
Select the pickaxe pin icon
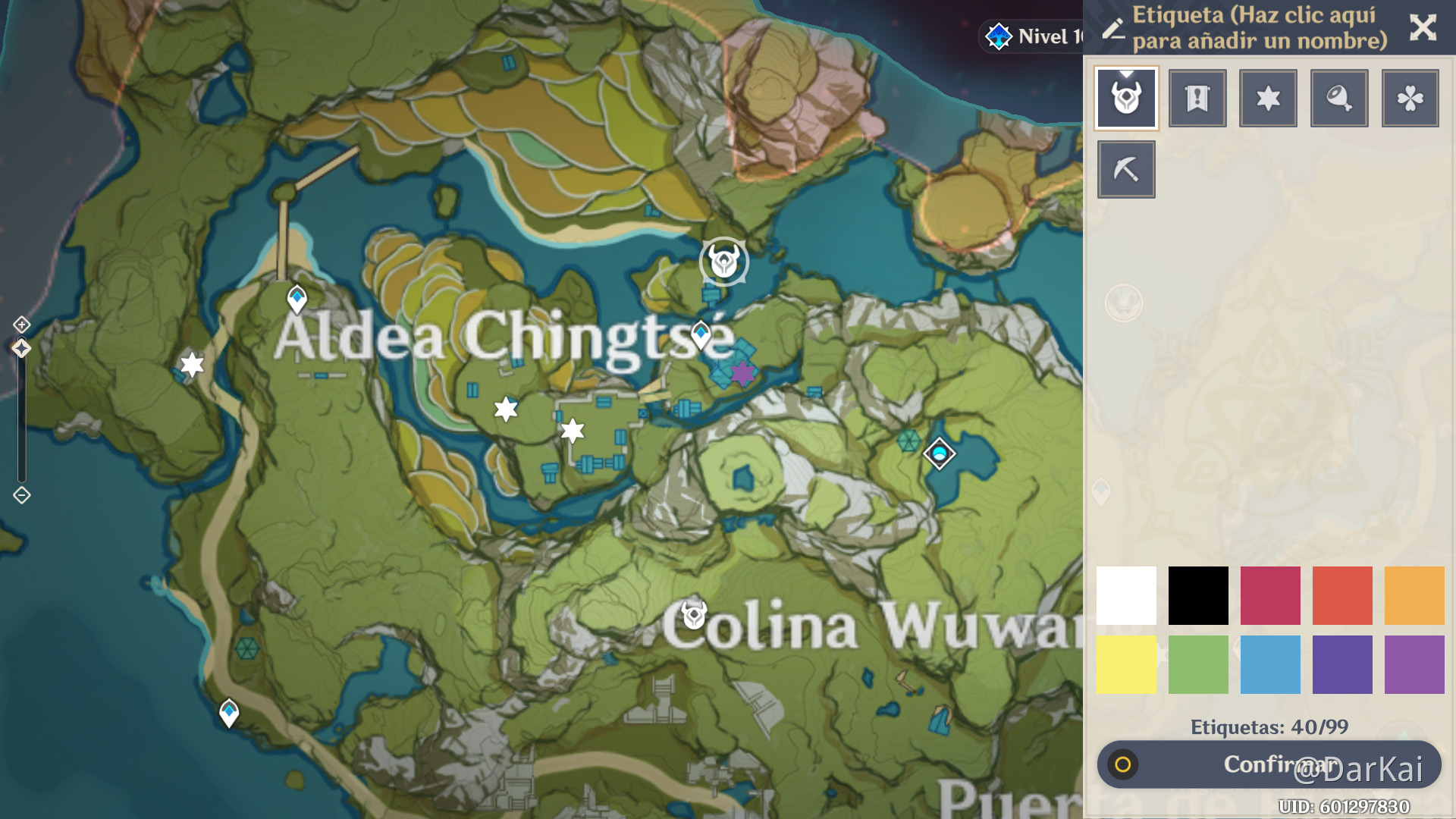[1126, 169]
